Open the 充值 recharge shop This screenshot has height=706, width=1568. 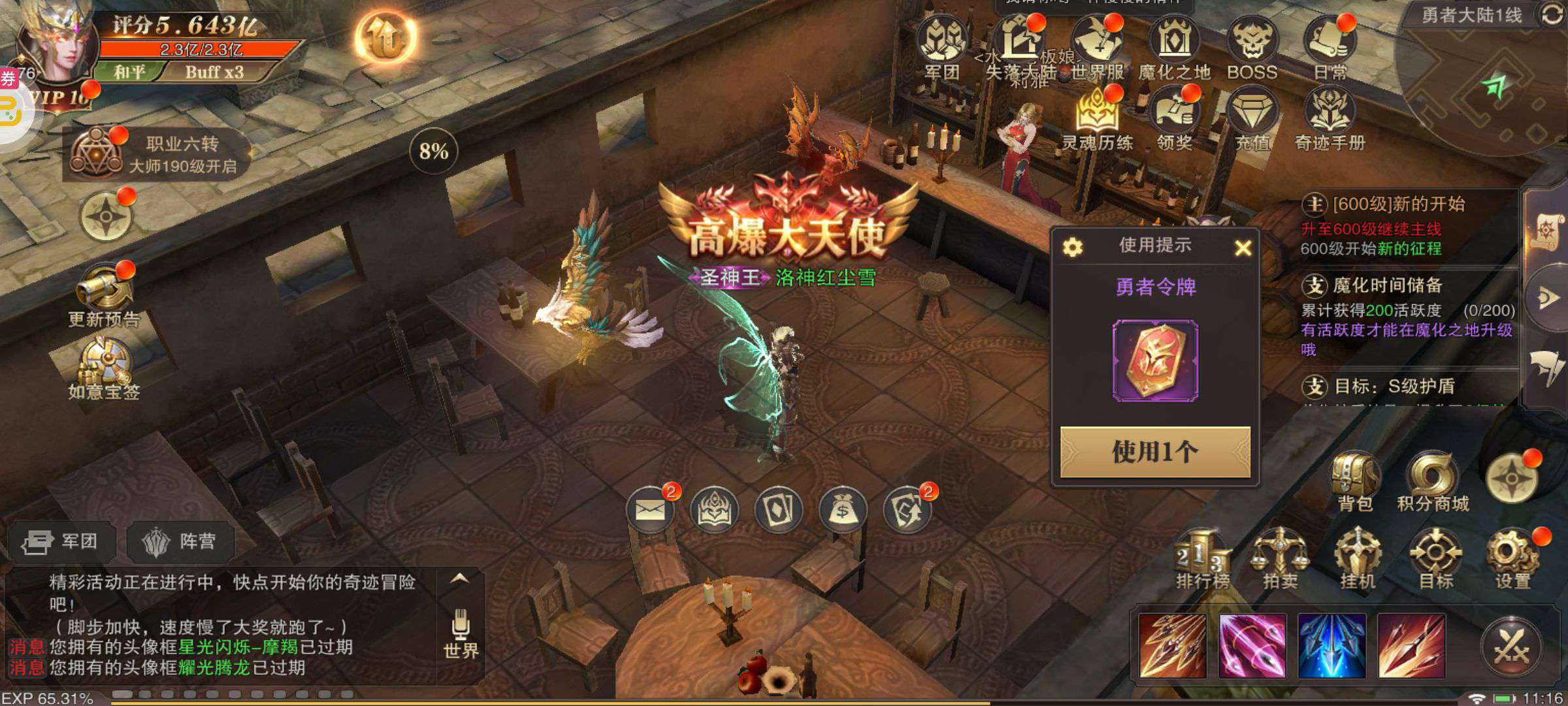1252,121
